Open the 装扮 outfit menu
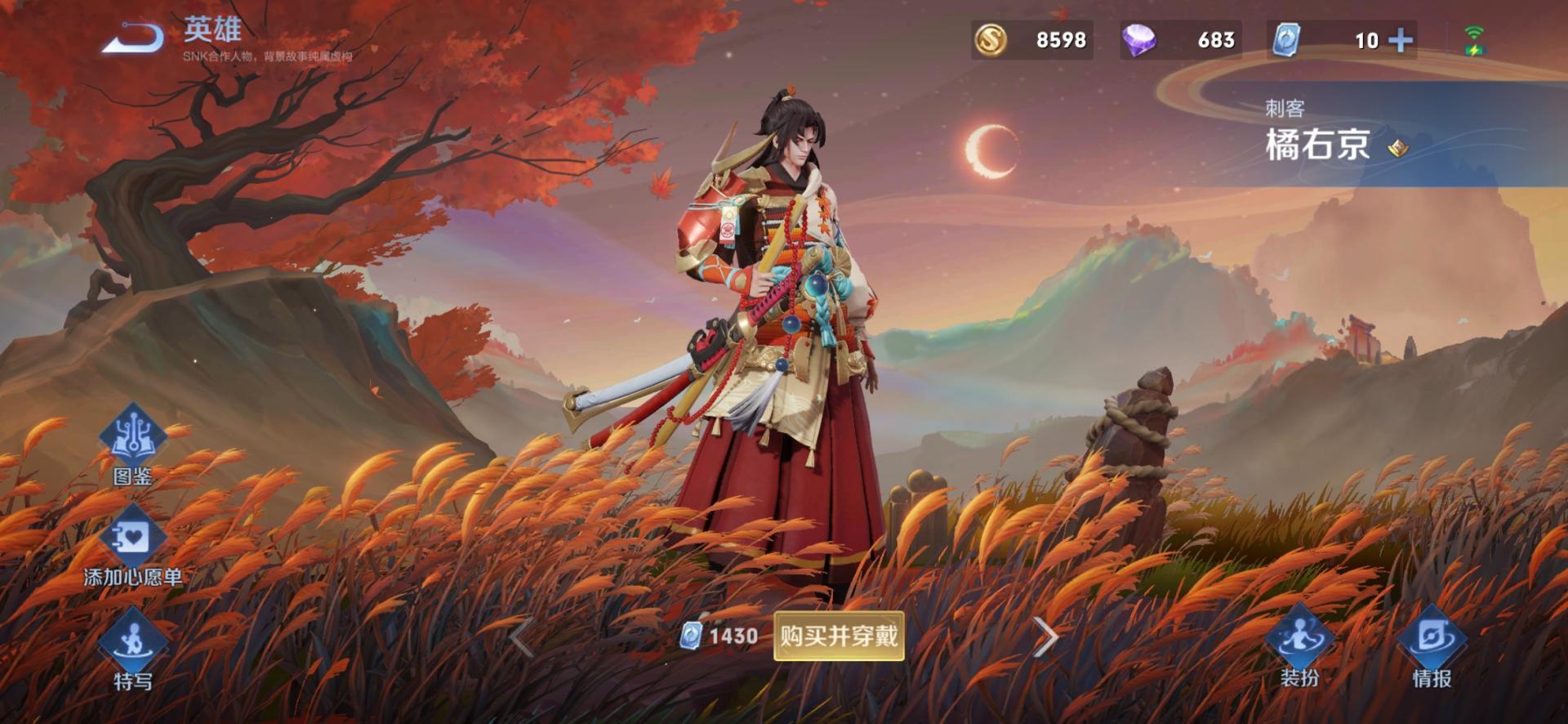The width and height of the screenshot is (1568, 724). [1299, 647]
